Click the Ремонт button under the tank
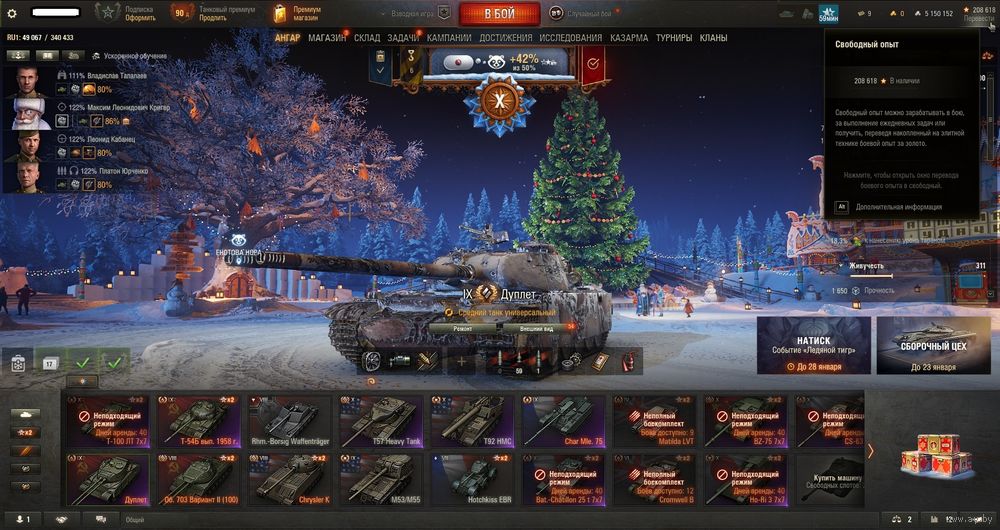Image resolution: width=1000 pixels, height=530 pixels. [x=463, y=328]
